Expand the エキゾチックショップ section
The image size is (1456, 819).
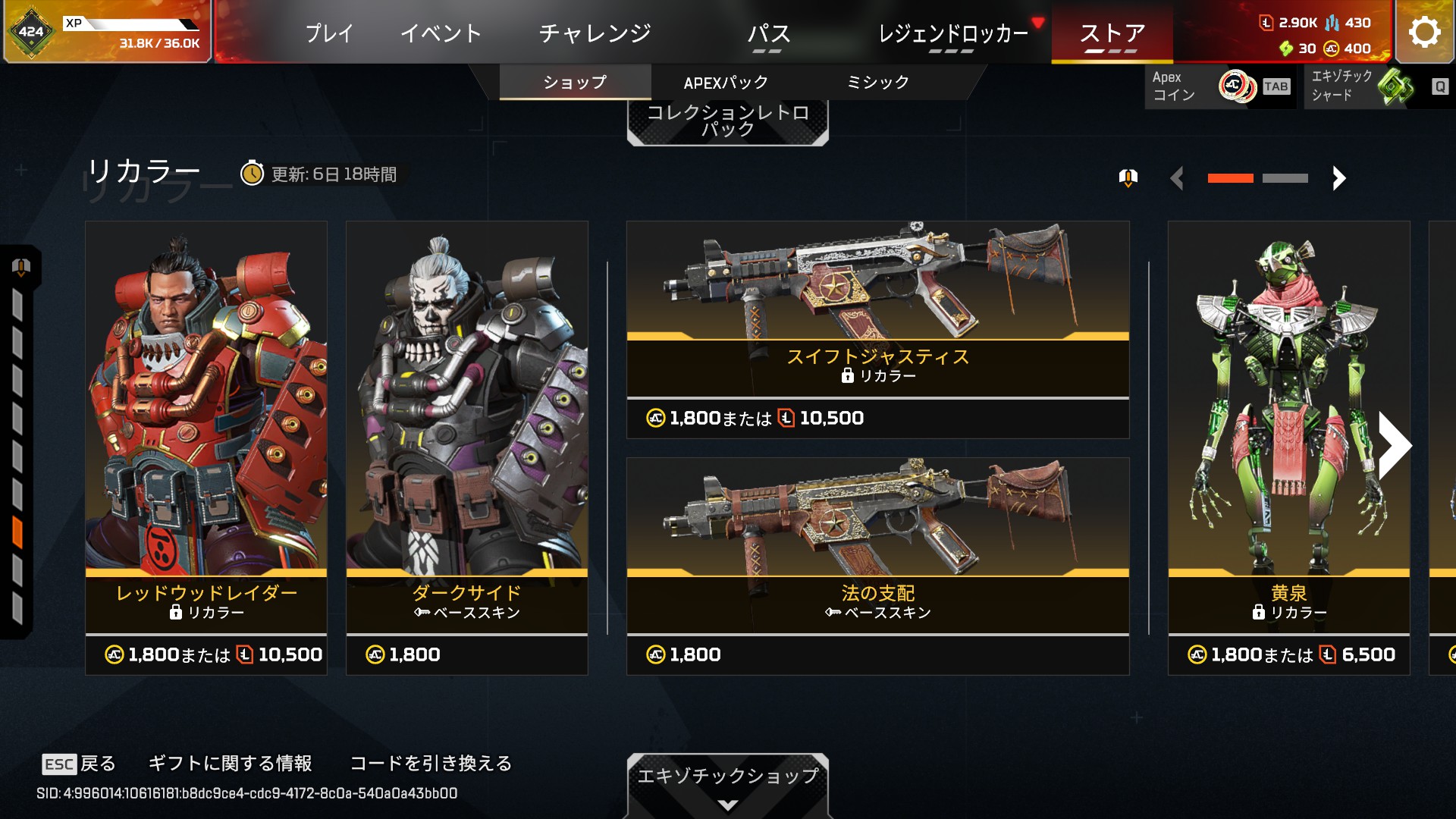[x=727, y=784]
